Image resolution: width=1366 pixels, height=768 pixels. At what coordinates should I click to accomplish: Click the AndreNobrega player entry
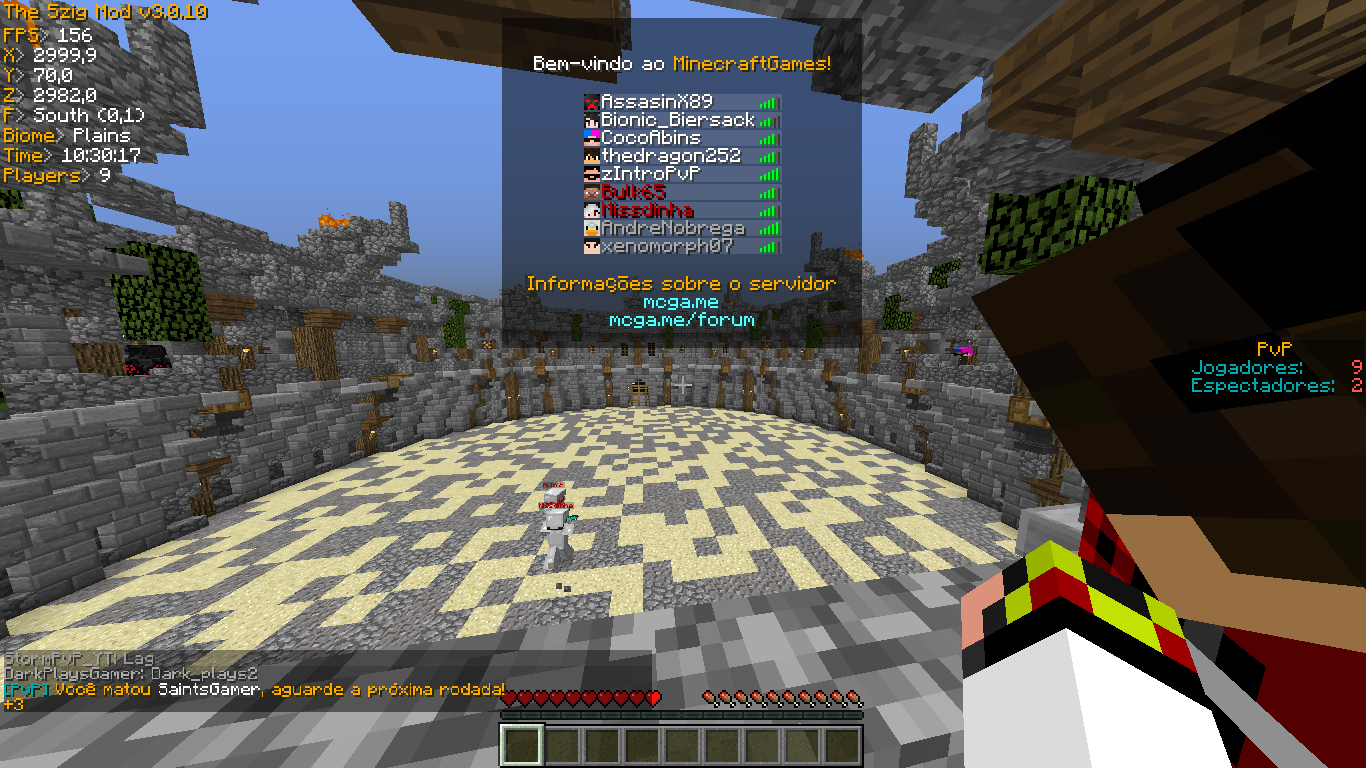[671, 228]
